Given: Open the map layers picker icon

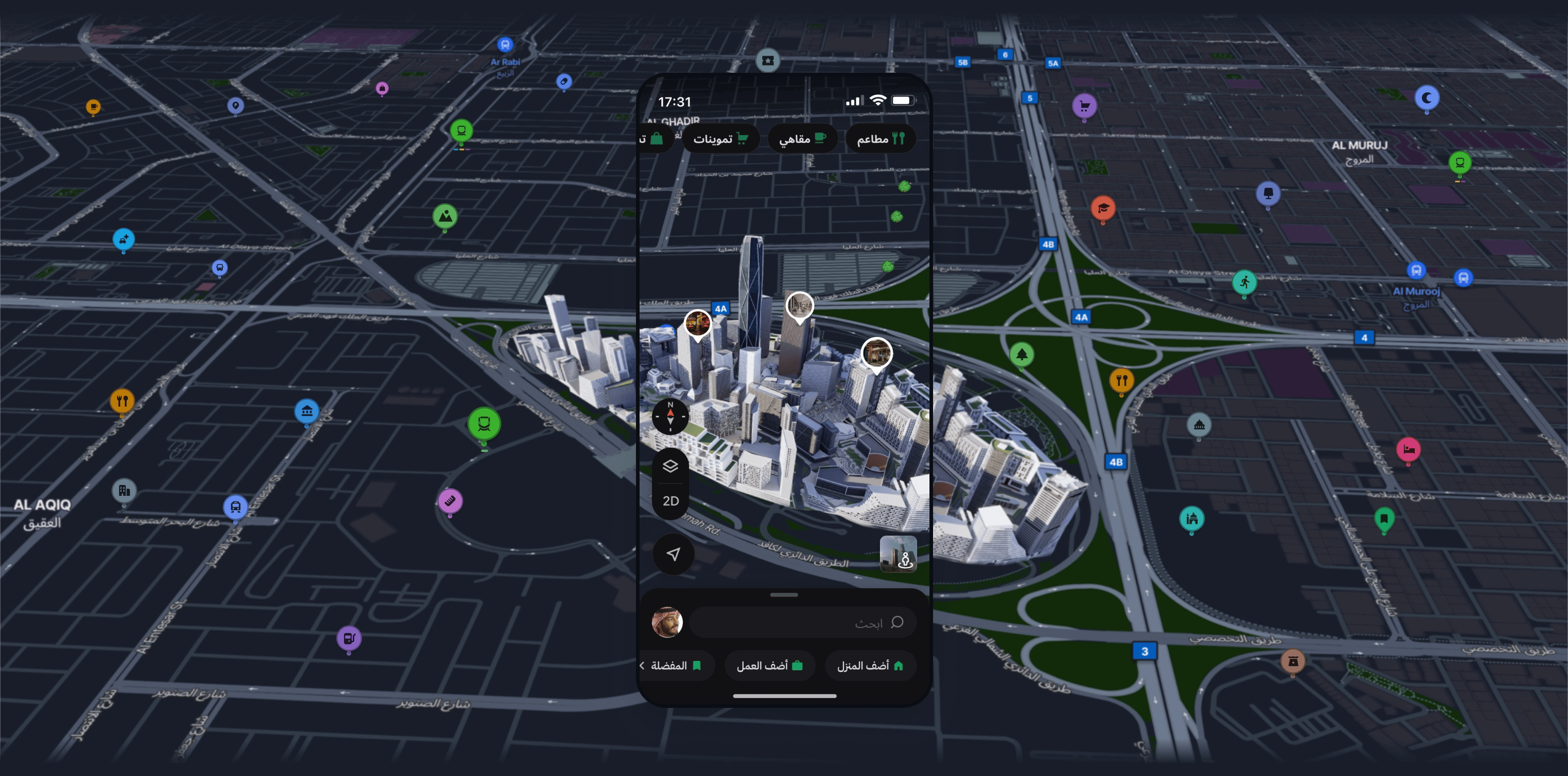Looking at the screenshot, I should (671, 466).
